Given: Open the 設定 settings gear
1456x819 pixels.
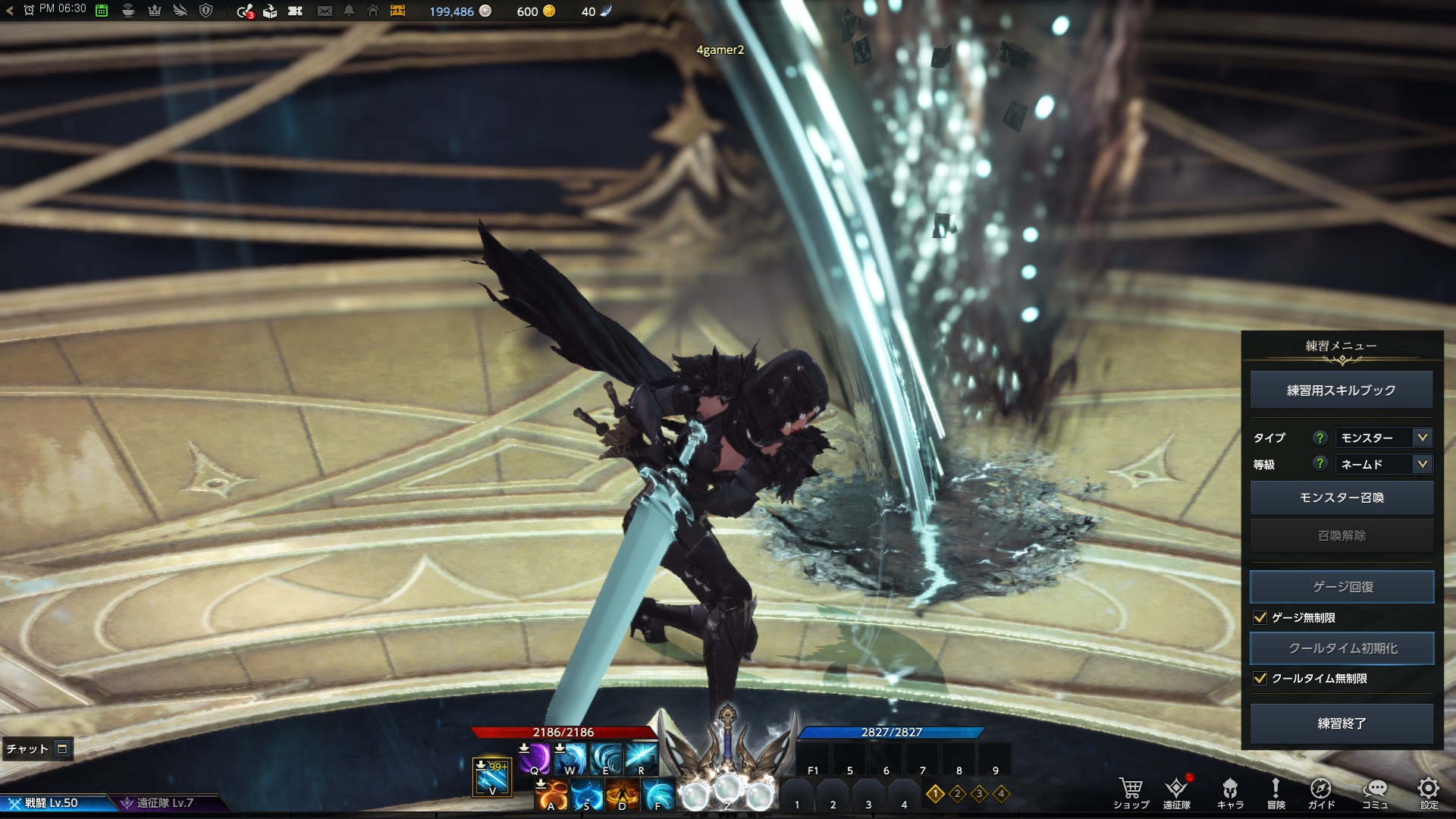Looking at the screenshot, I should [x=1429, y=792].
